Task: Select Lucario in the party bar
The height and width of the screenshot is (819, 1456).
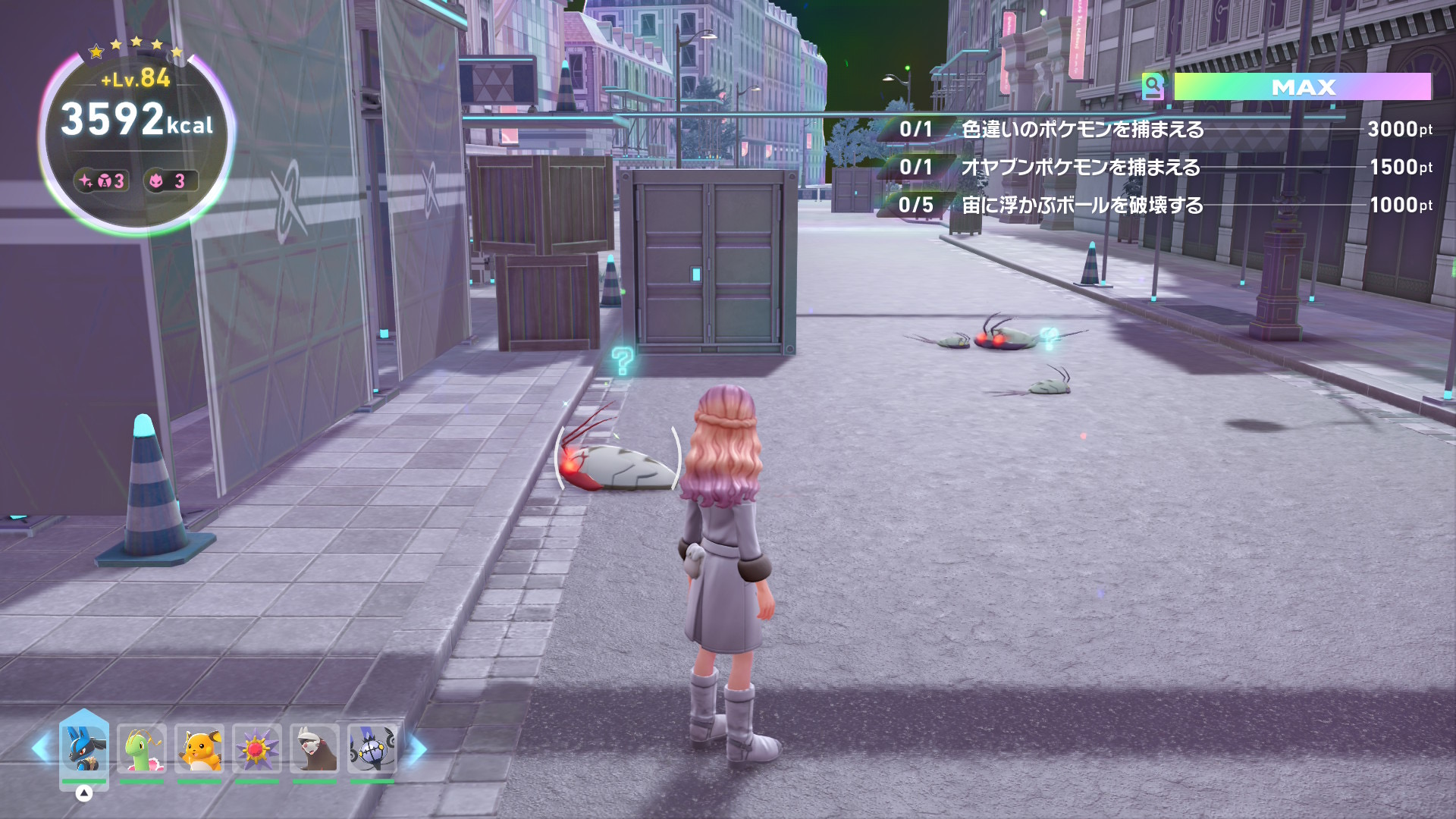Action: coord(84,748)
